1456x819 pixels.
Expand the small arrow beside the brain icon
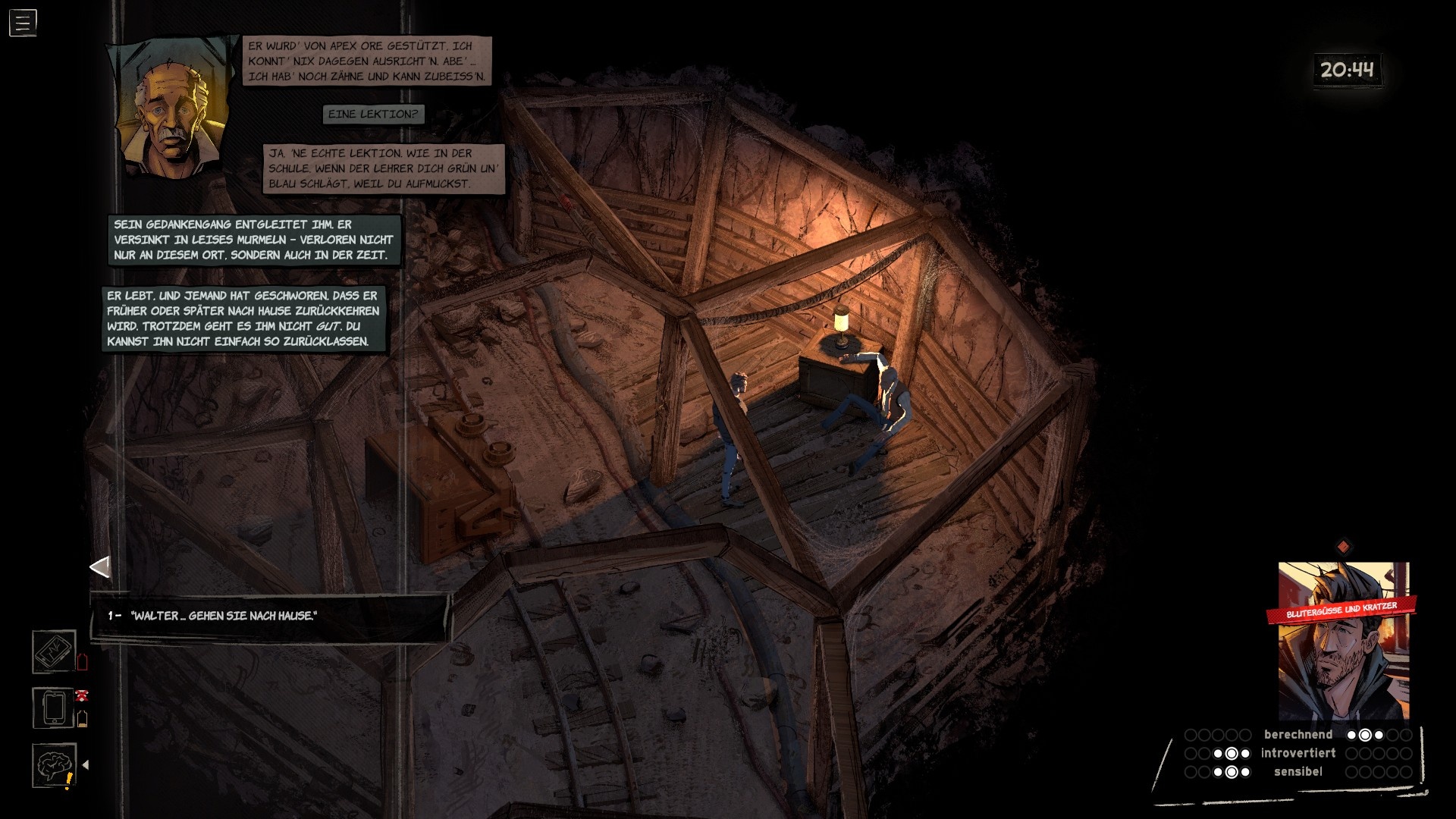tap(86, 765)
